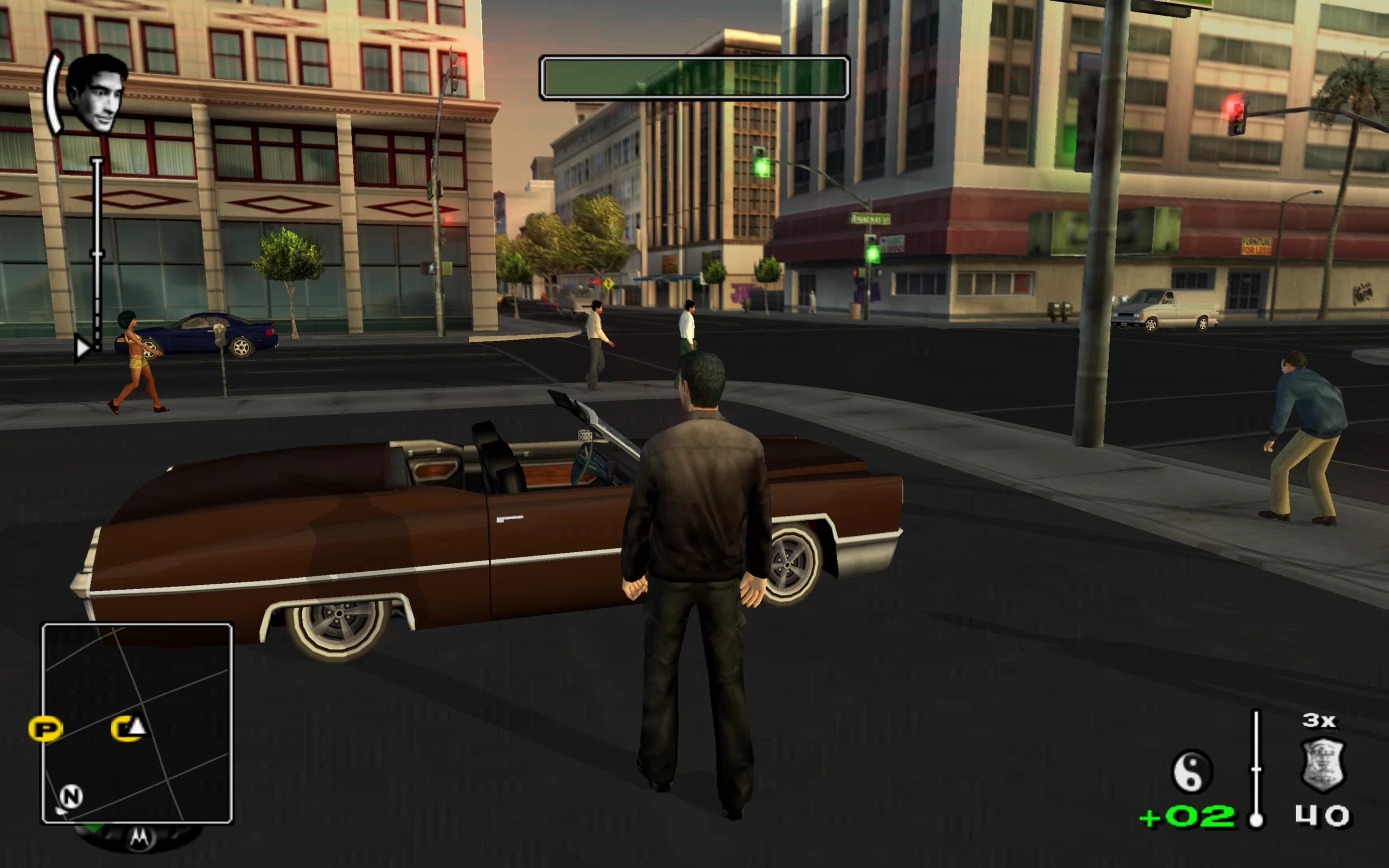The image size is (1389, 868).
Task: Click the N compass marker on minimap
Action: click(71, 796)
